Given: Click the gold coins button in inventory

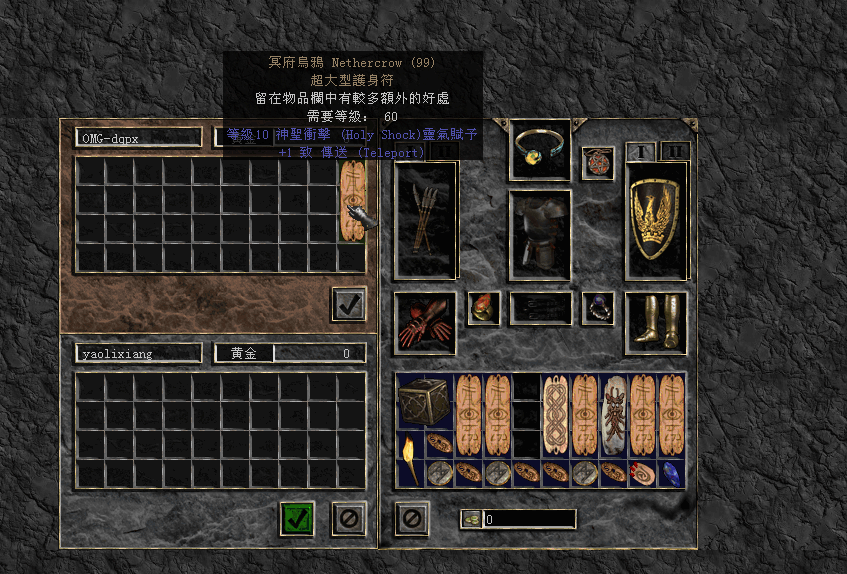Looking at the screenshot, I should coord(470,519).
